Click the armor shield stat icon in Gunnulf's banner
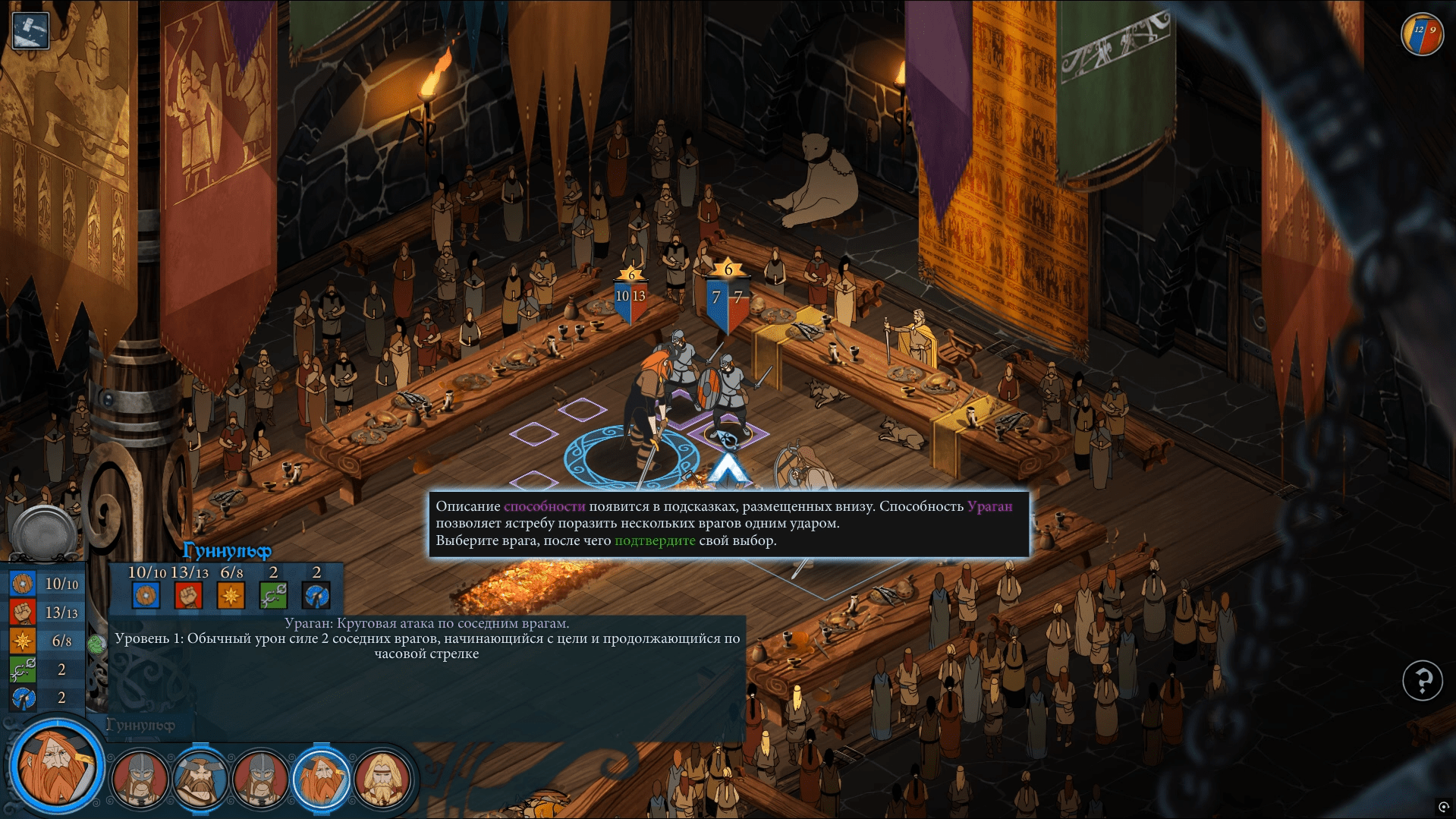 [x=146, y=595]
